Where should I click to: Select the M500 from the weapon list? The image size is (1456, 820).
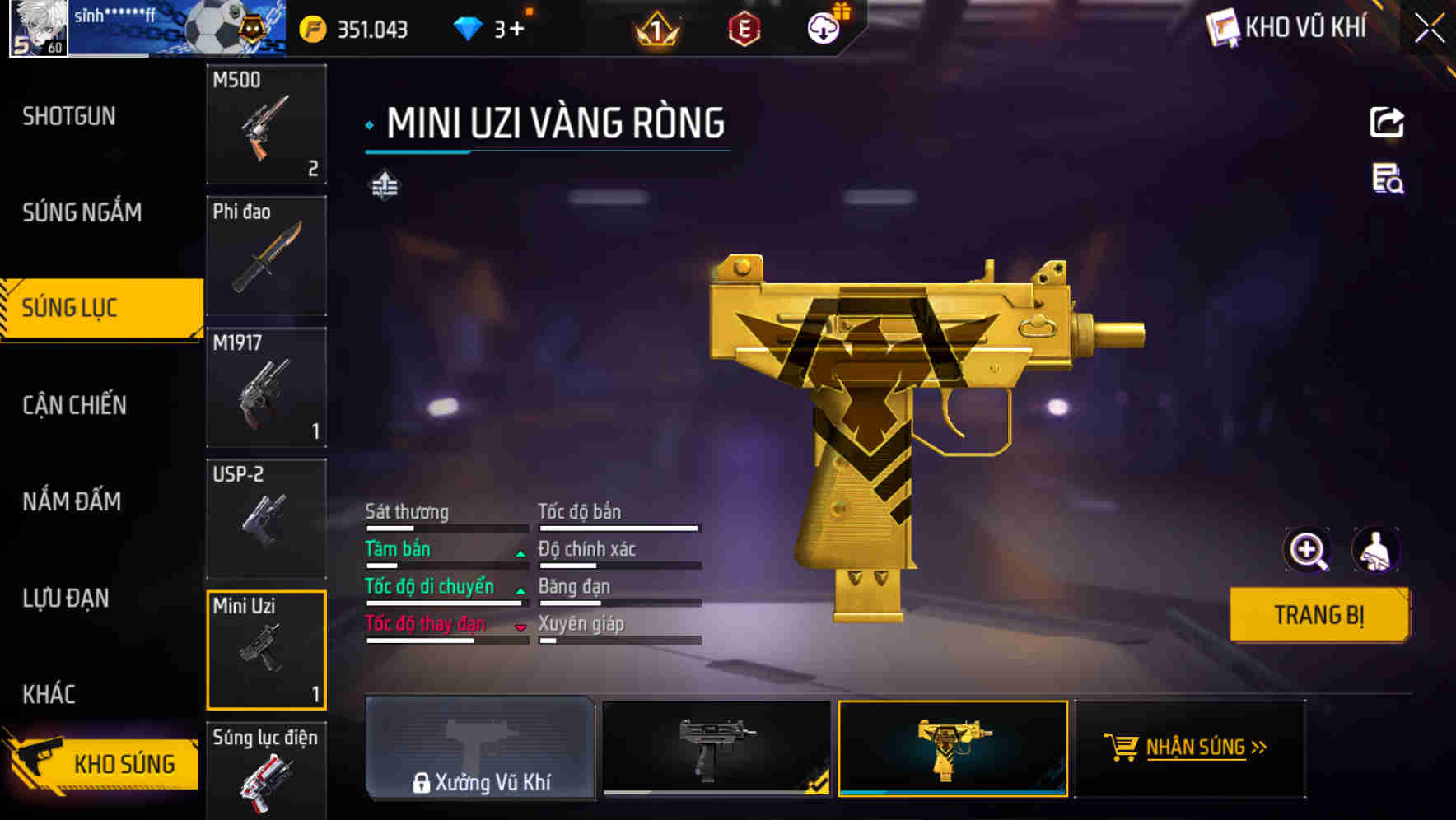click(266, 125)
